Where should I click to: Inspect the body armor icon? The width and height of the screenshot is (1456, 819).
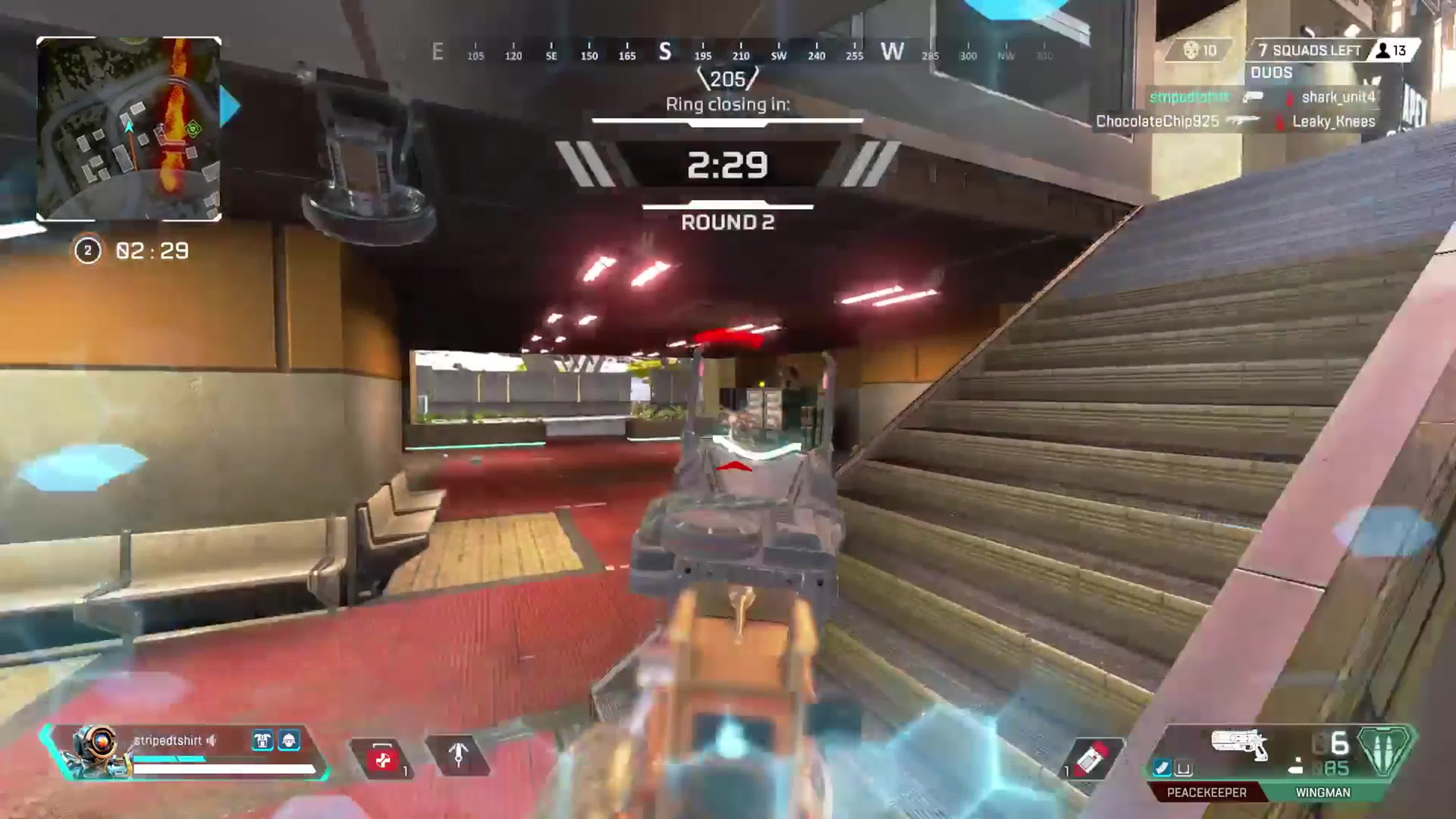point(263,740)
